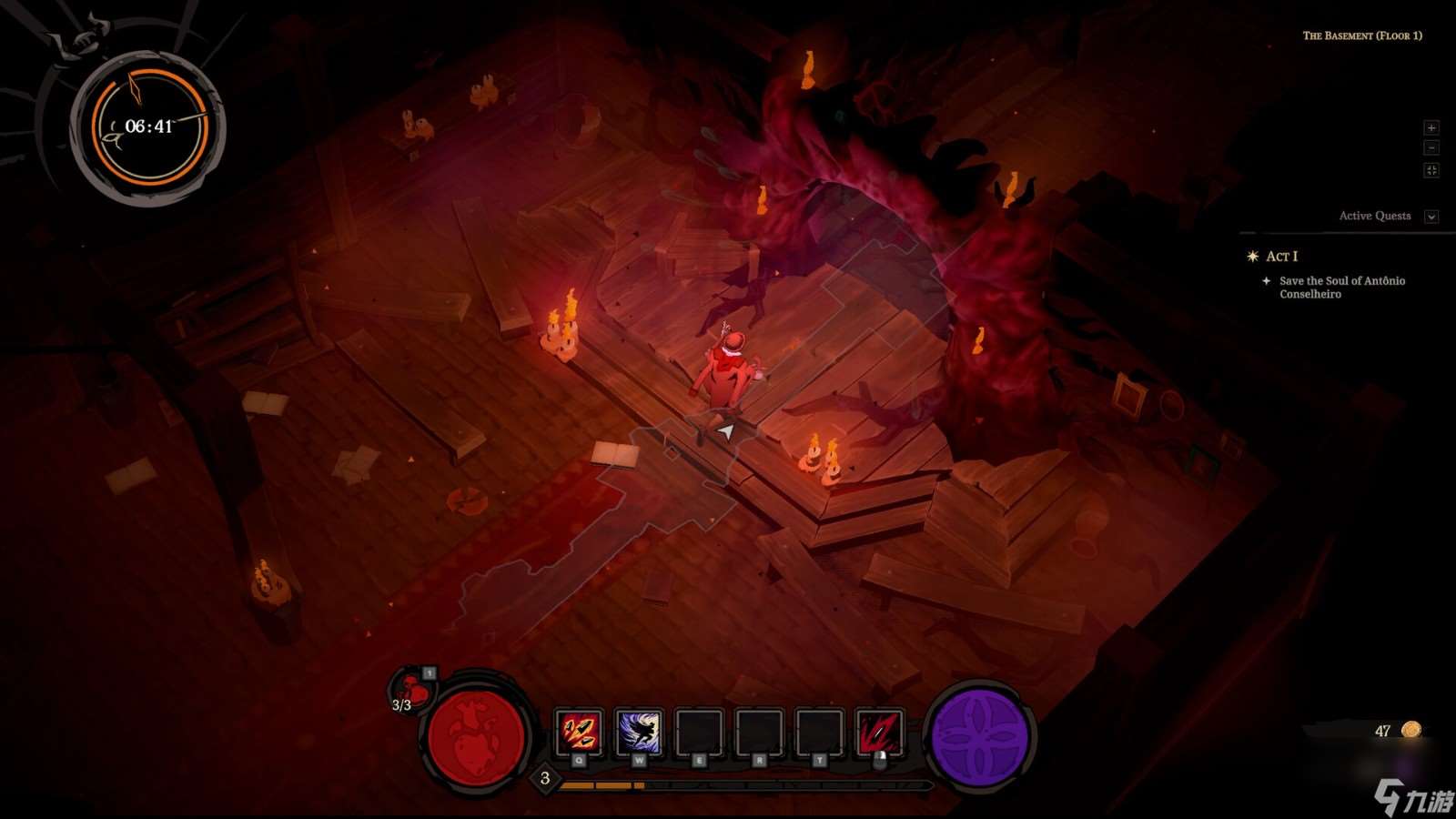This screenshot has height=819, width=1456.
Task: Select the Active Quests header
Action: 1373,216
